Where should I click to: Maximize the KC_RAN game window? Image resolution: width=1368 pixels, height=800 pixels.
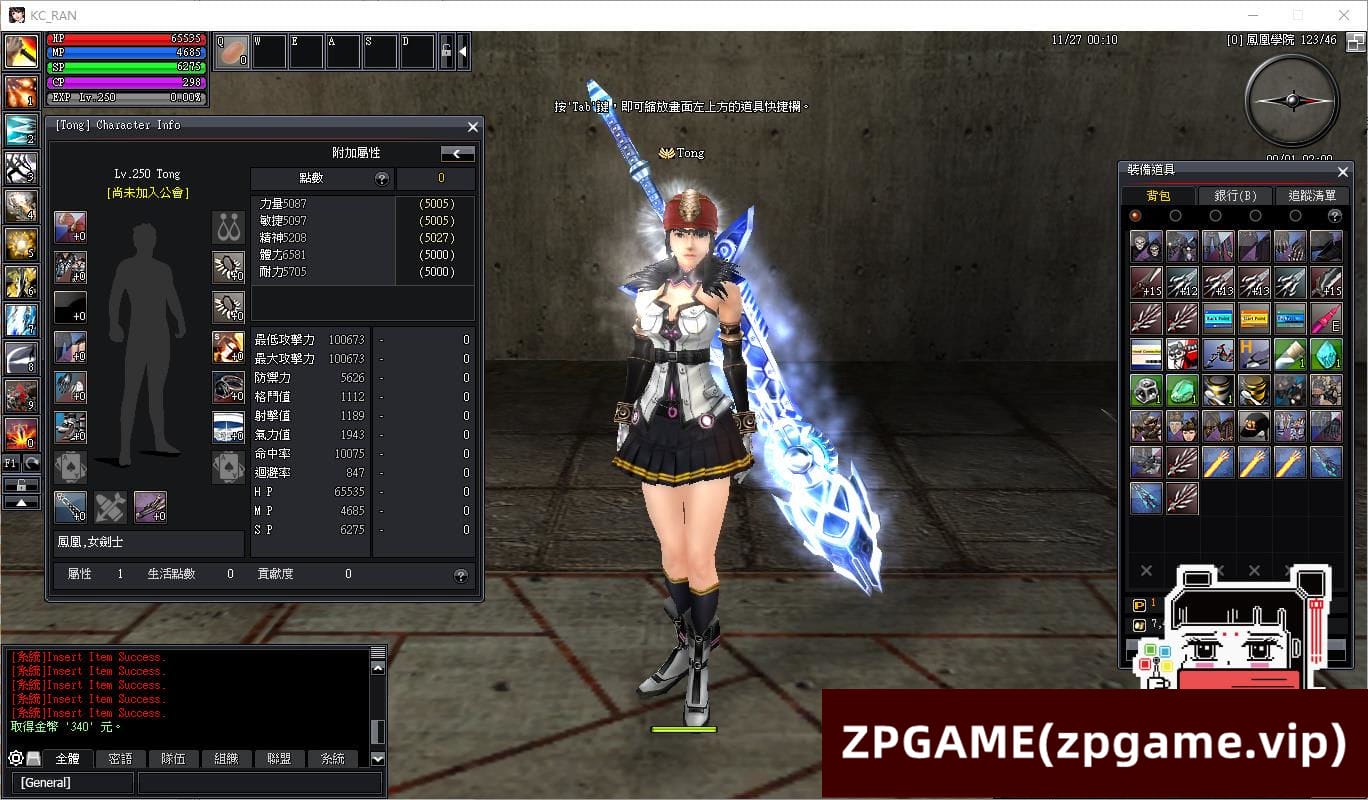[x=1298, y=15]
